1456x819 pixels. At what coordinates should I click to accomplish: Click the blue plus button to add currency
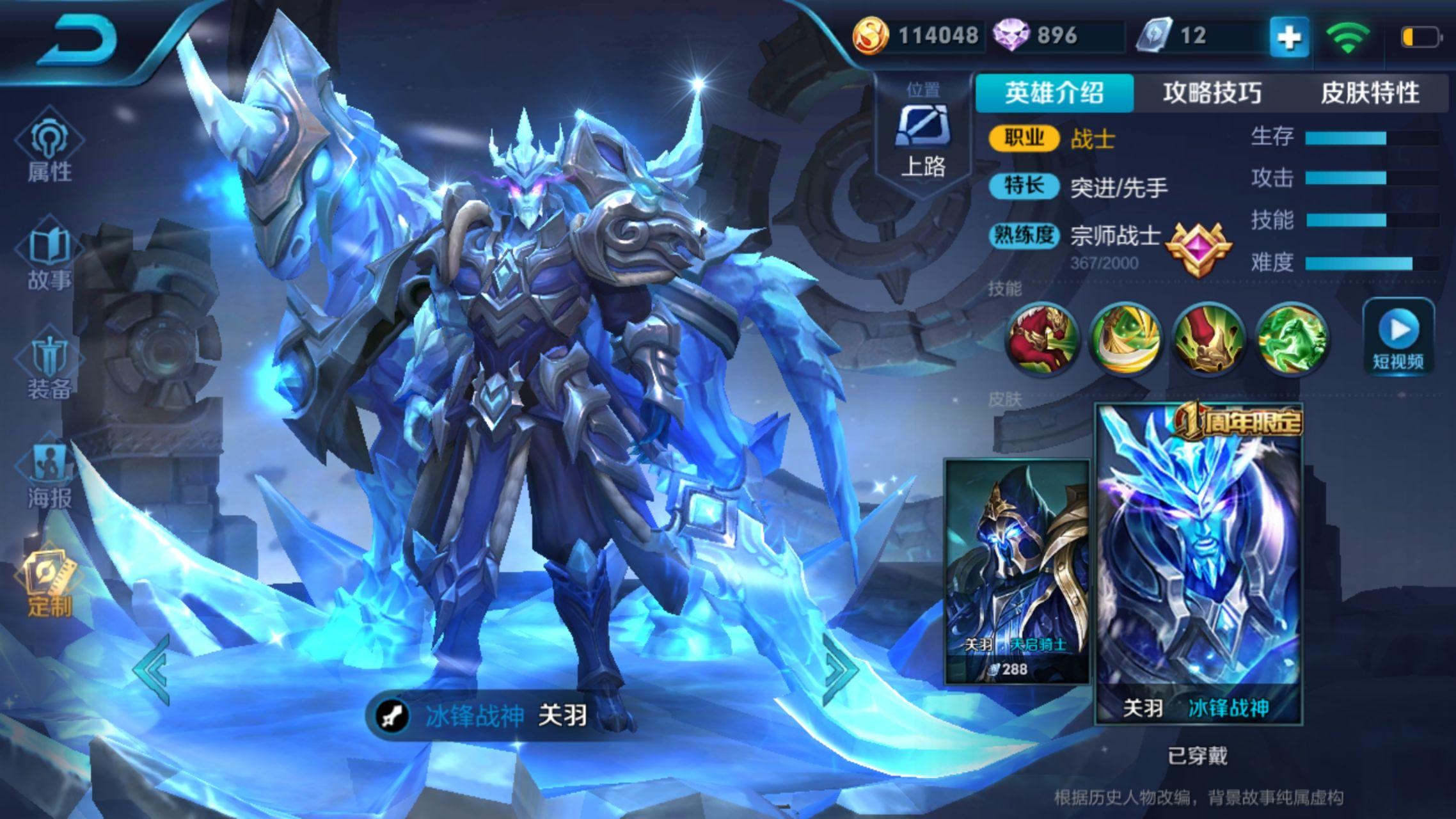[1288, 37]
